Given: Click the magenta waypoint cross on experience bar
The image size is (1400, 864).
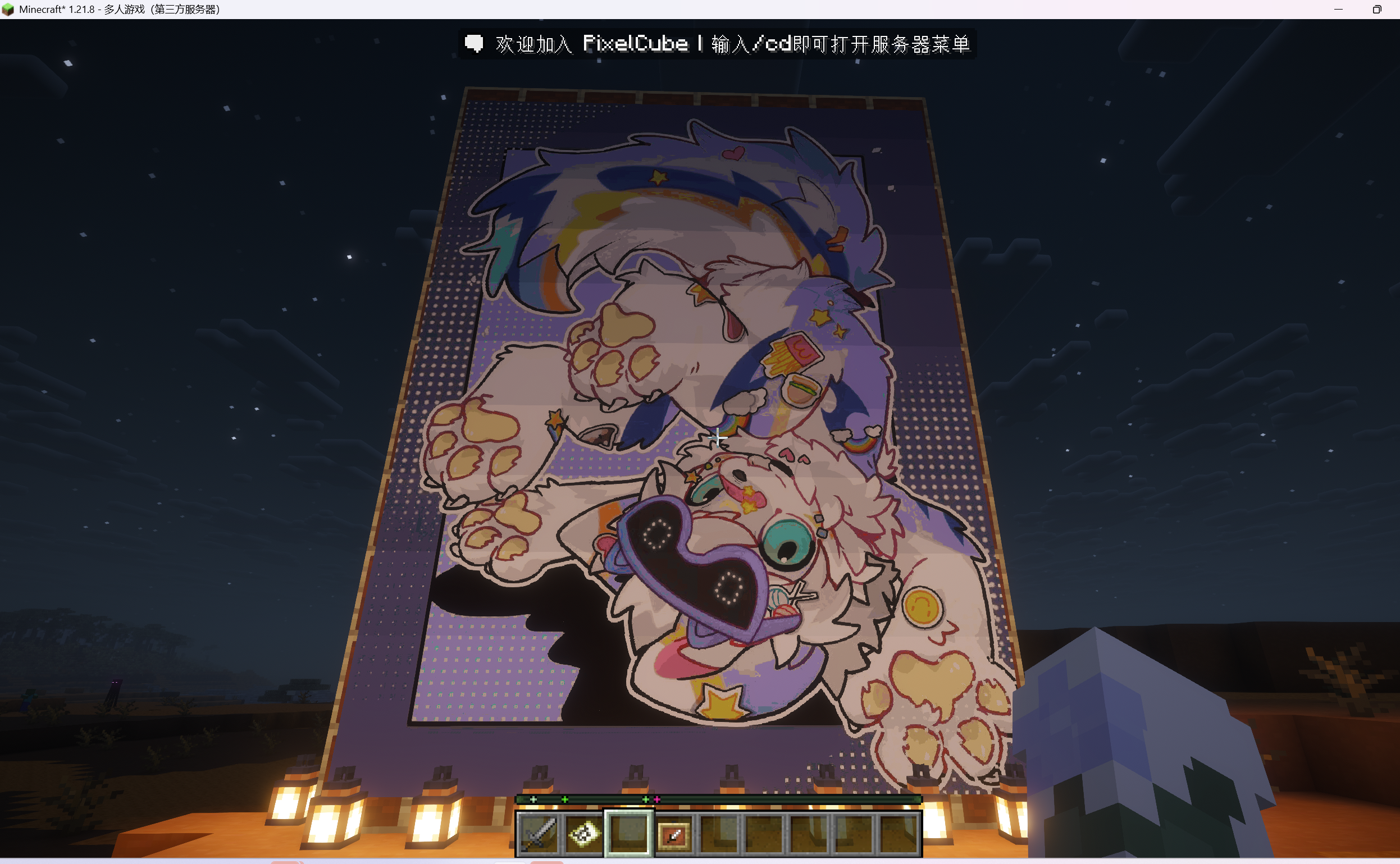Looking at the screenshot, I should pyautogui.click(x=657, y=799).
